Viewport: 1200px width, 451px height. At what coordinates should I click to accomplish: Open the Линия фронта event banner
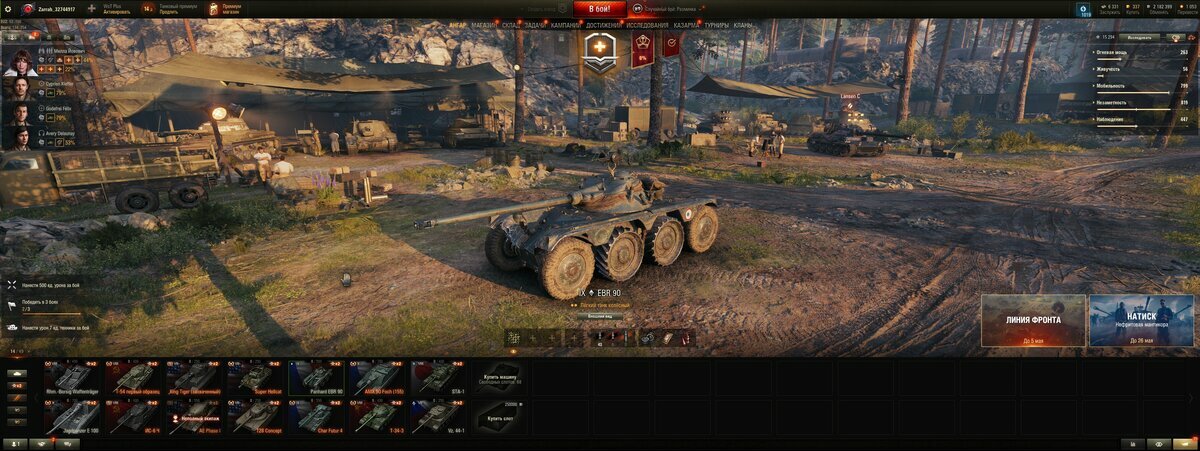click(x=1033, y=320)
